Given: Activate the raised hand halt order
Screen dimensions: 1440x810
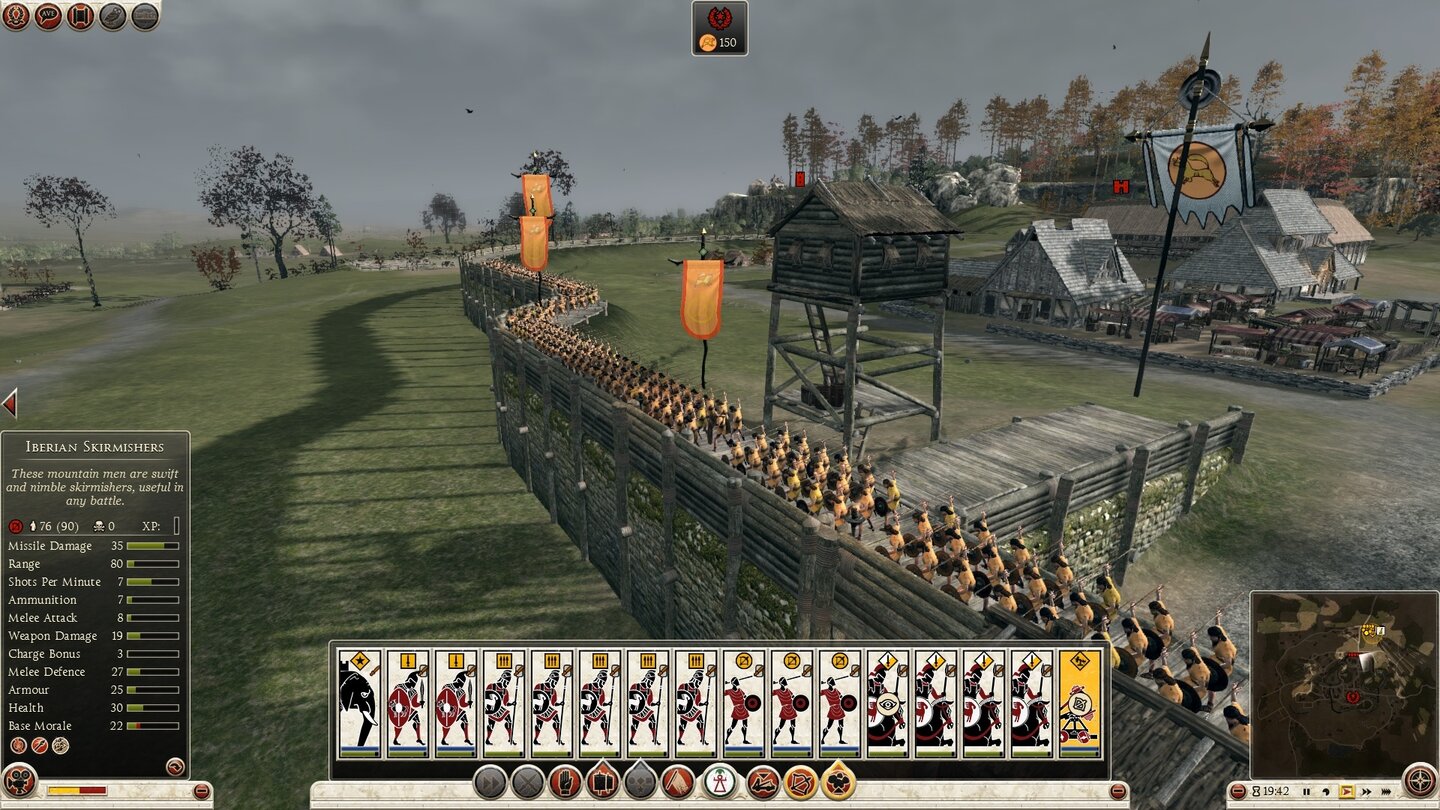Looking at the screenshot, I should pos(565,781).
